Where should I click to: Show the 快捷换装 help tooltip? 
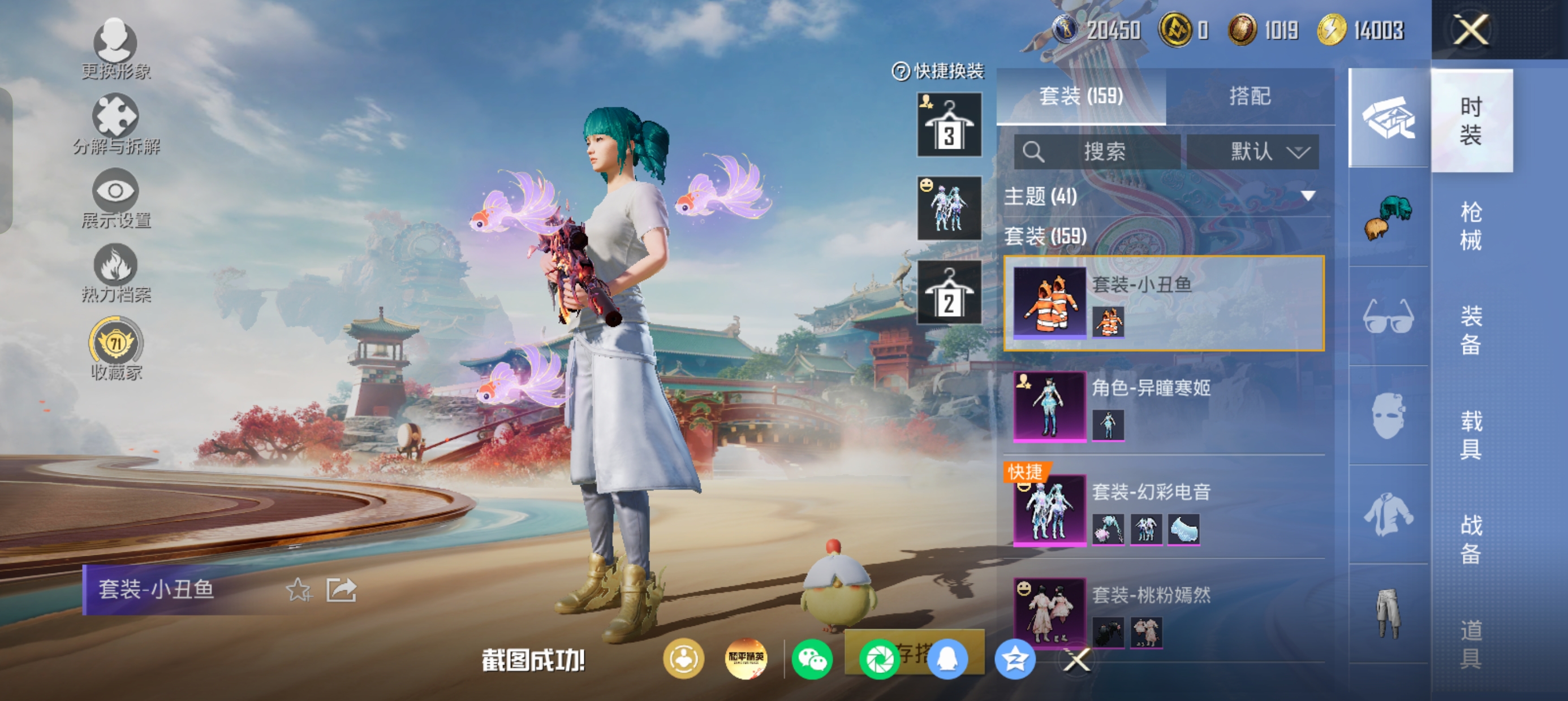(901, 71)
